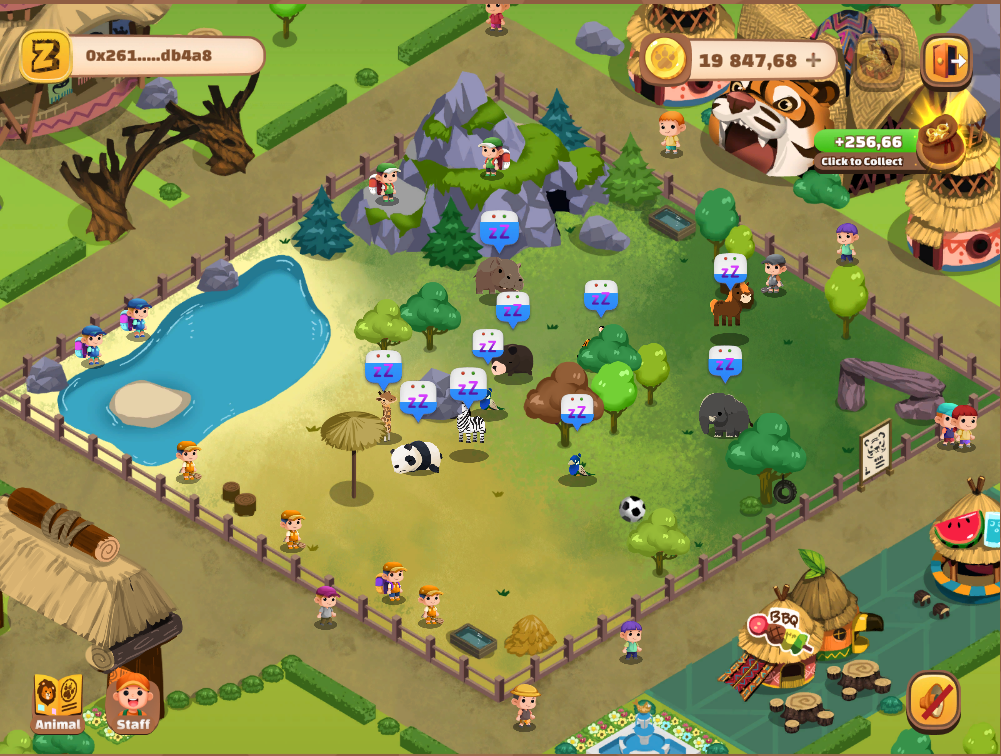Viewport: 1001px width, 756px height.
Task: Click the exit door button
Action: (946, 60)
